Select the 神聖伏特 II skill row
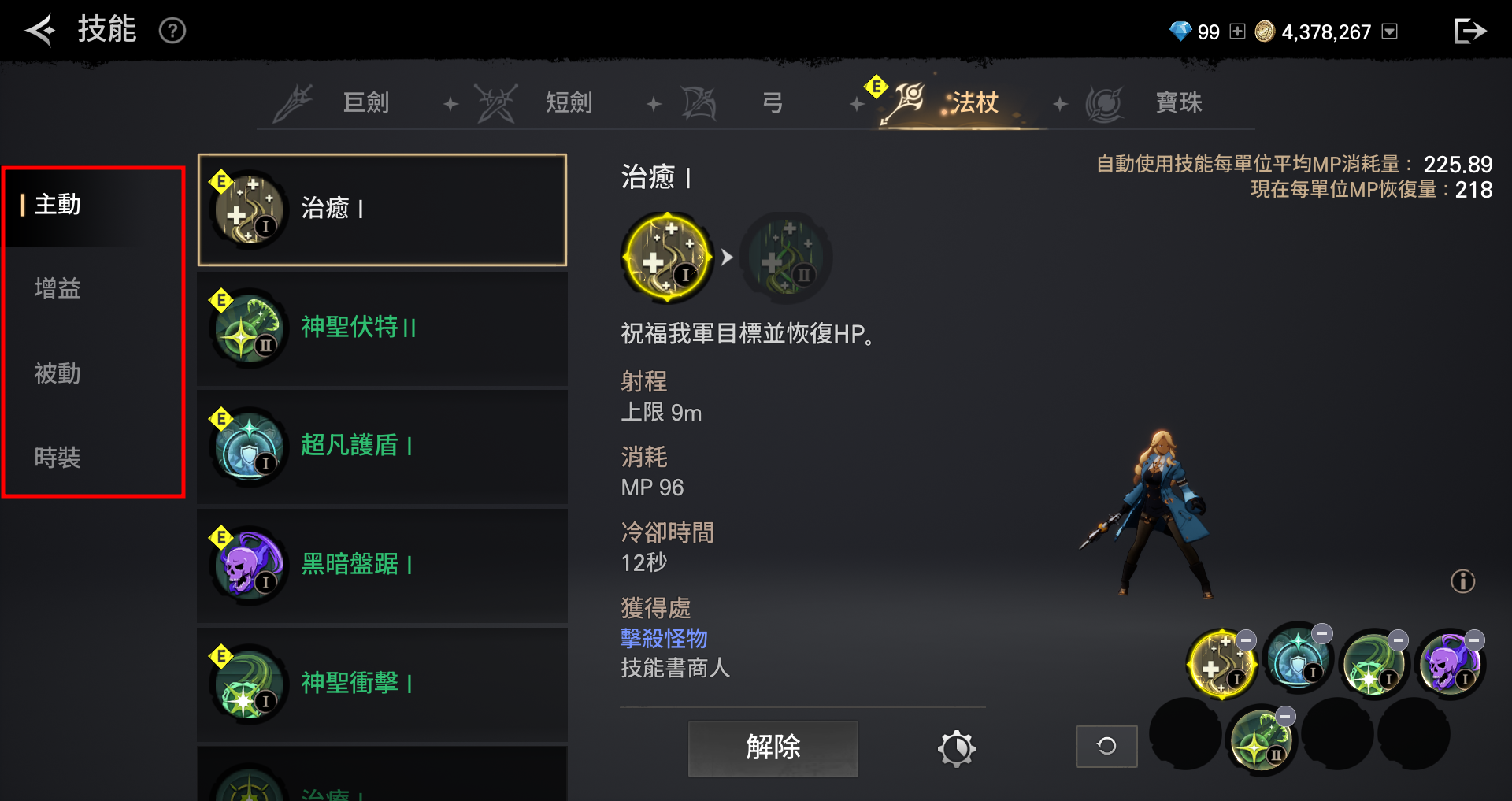Image resolution: width=1512 pixels, height=801 pixels. pyautogui.click(x=382, y=328)
